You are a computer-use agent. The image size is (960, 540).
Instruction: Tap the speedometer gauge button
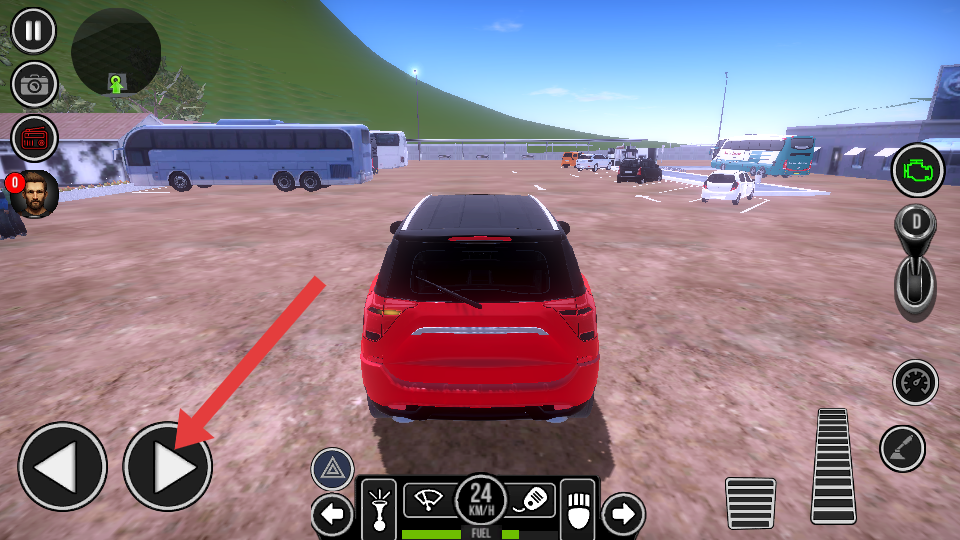point(915,382)
